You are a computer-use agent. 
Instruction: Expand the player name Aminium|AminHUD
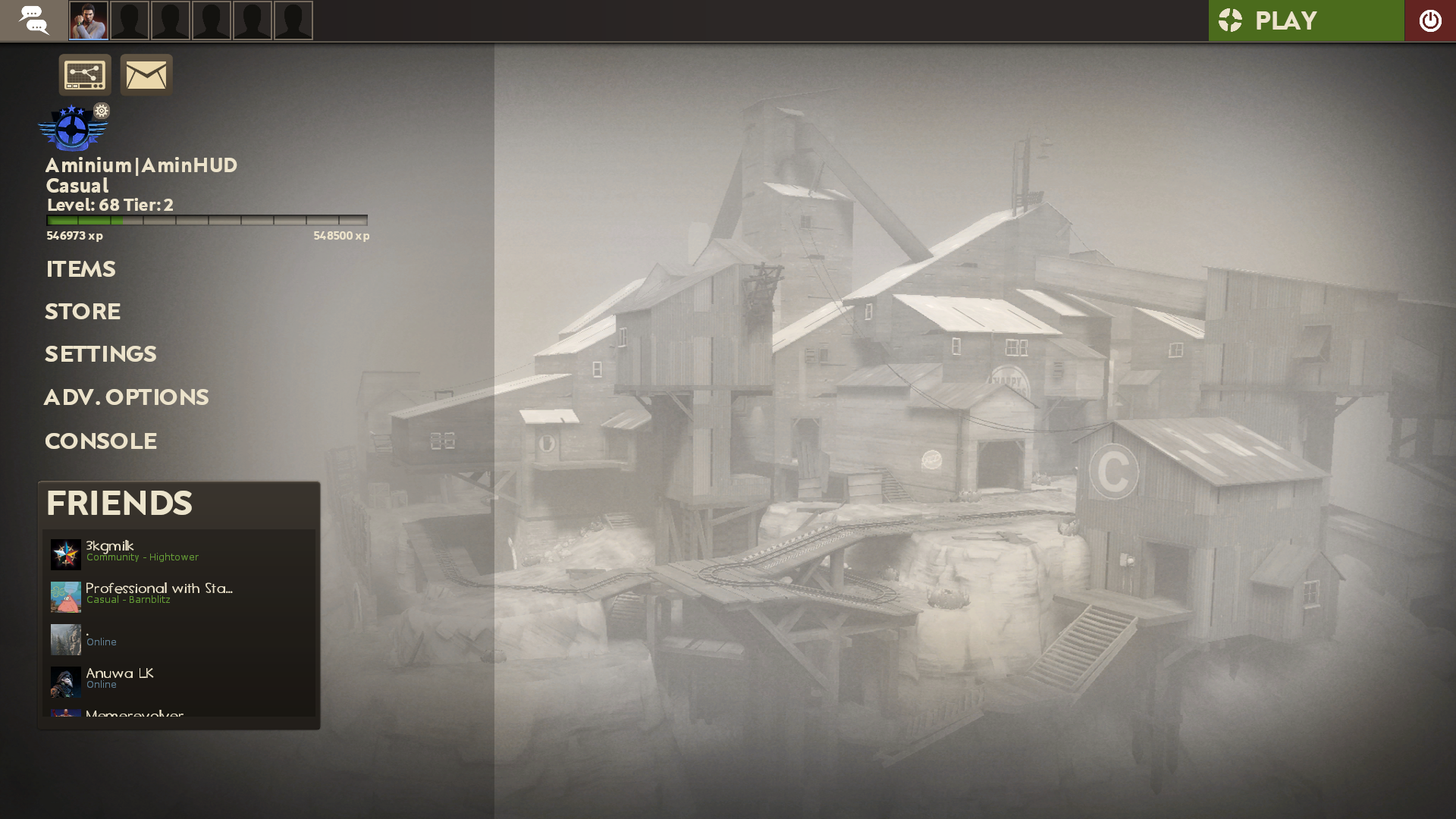click(141, 165)
